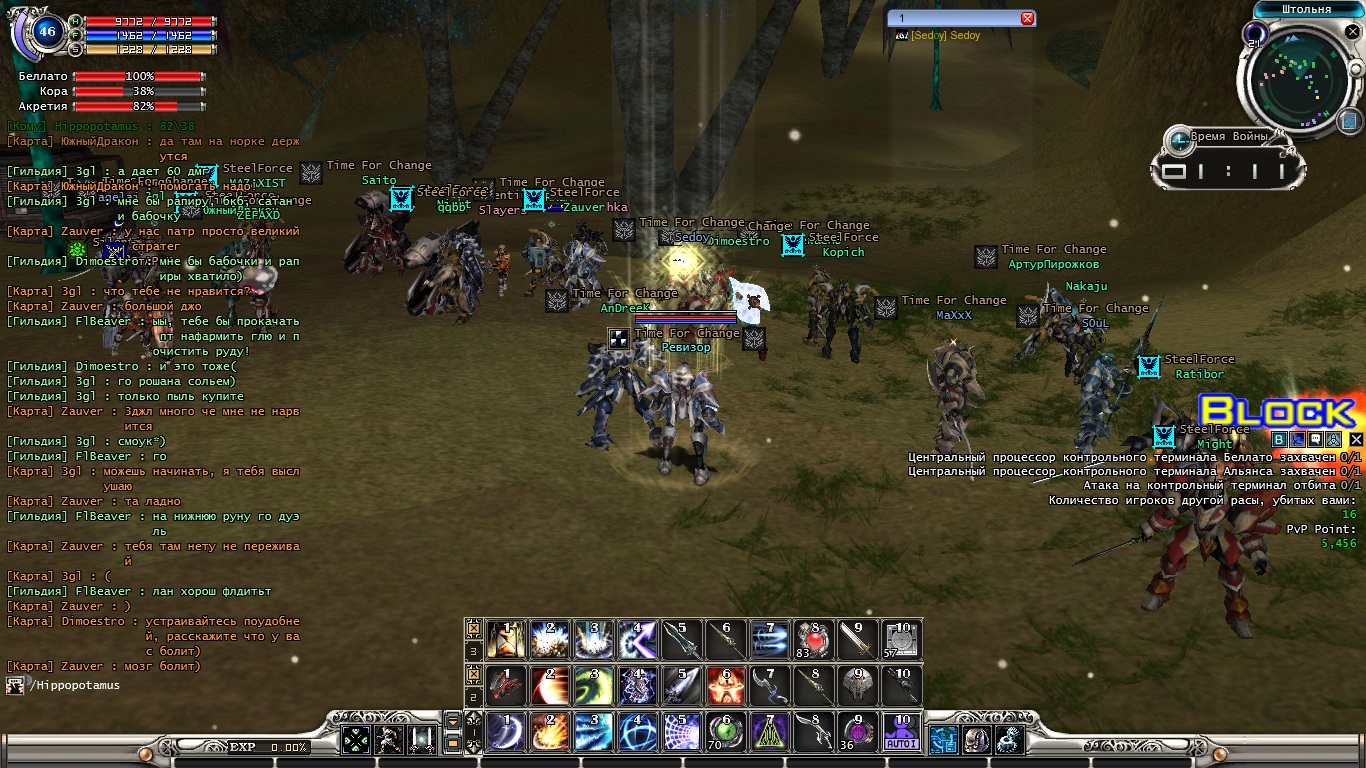Open the helmet icon menu at bottom right
The height and width of the screenshot is (768, 1366).
click(977, 740)
